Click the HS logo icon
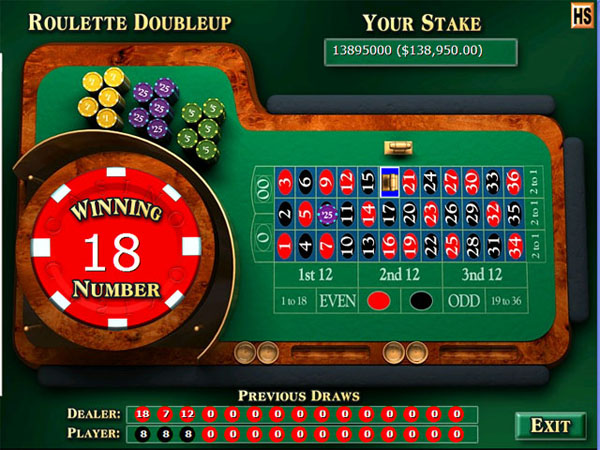 pyautogui.click(x=583, y=15)
